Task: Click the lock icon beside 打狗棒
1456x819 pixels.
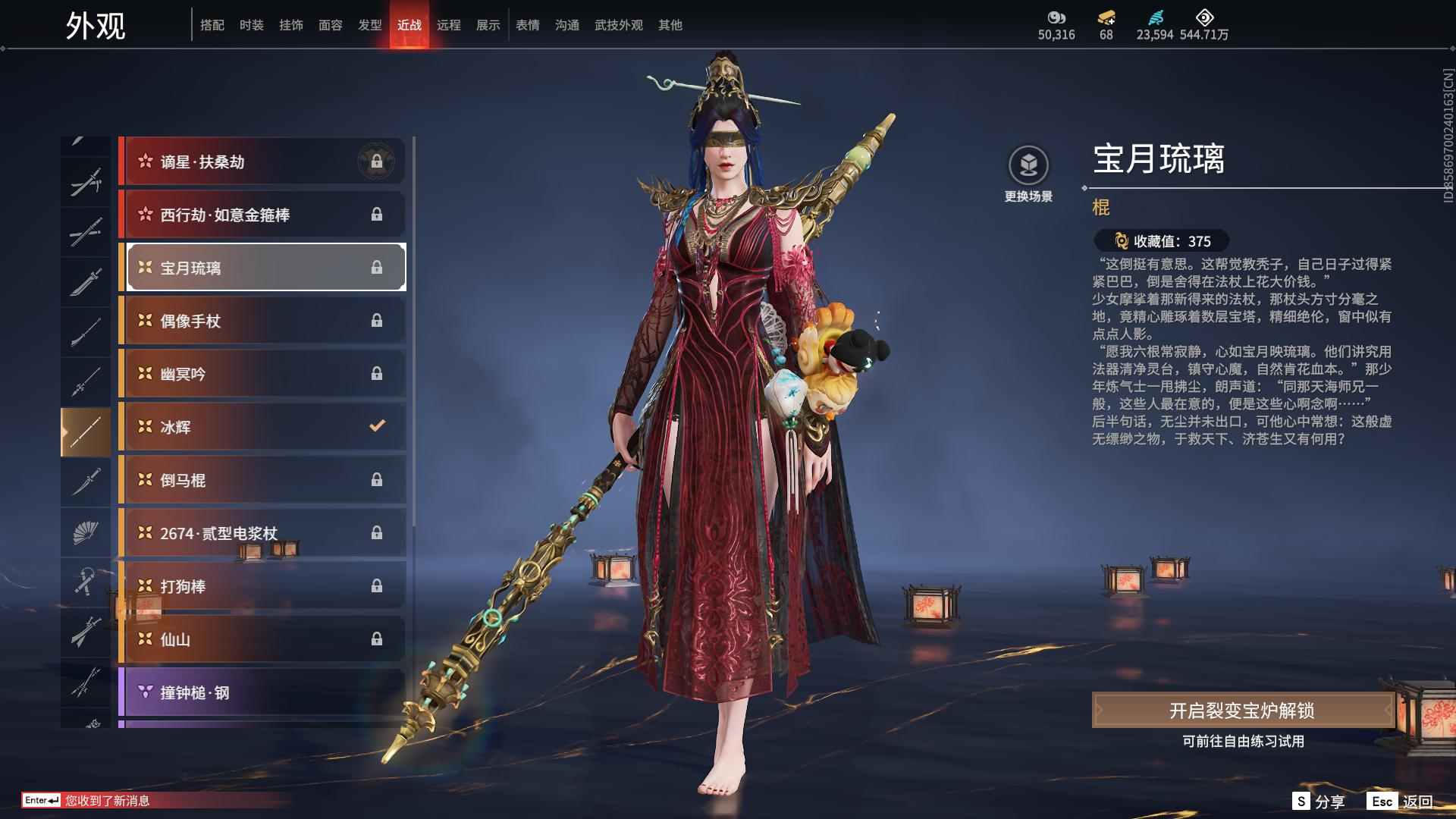Action: coord(377,585)
